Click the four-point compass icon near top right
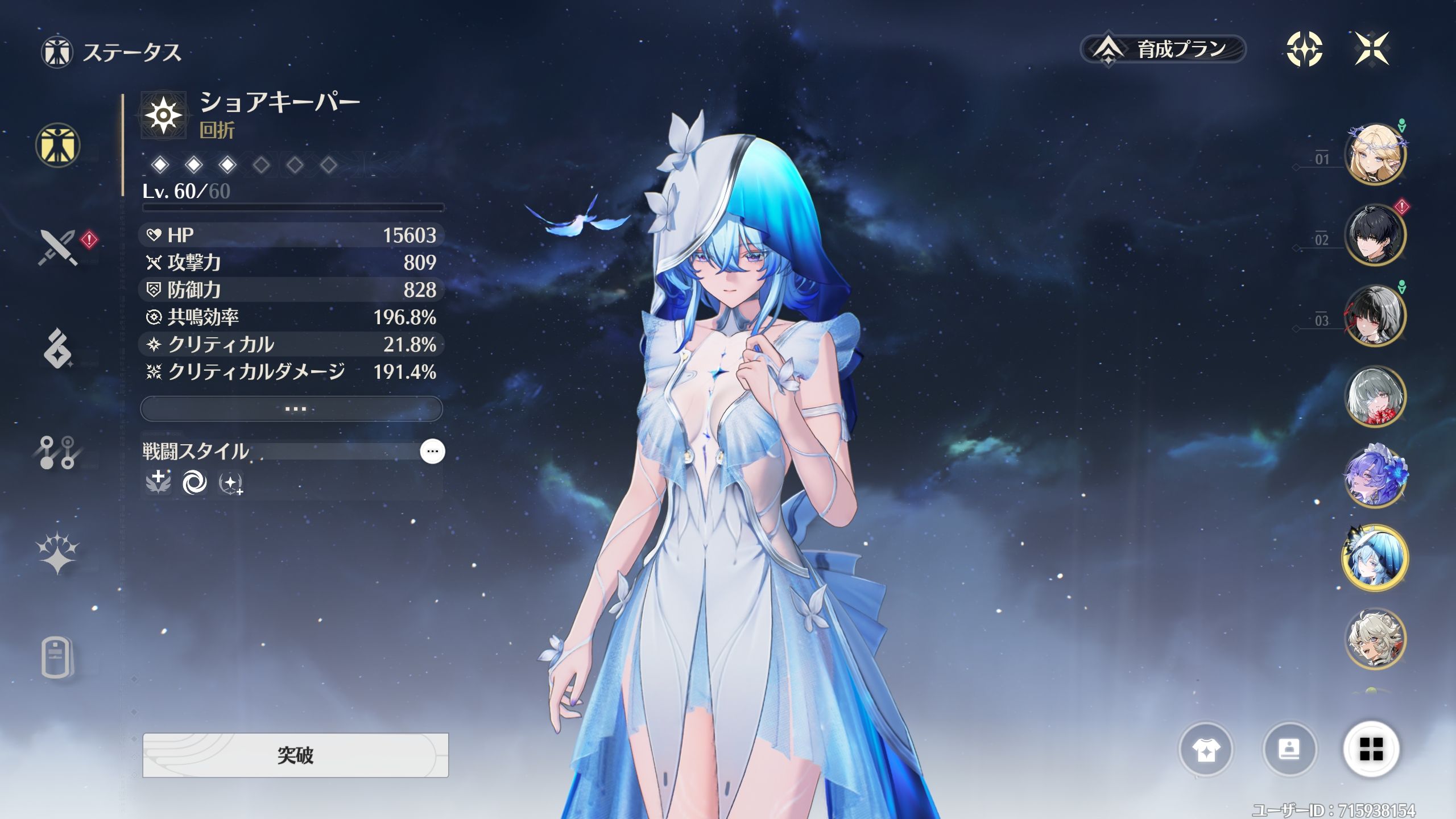 (1304, 49)
